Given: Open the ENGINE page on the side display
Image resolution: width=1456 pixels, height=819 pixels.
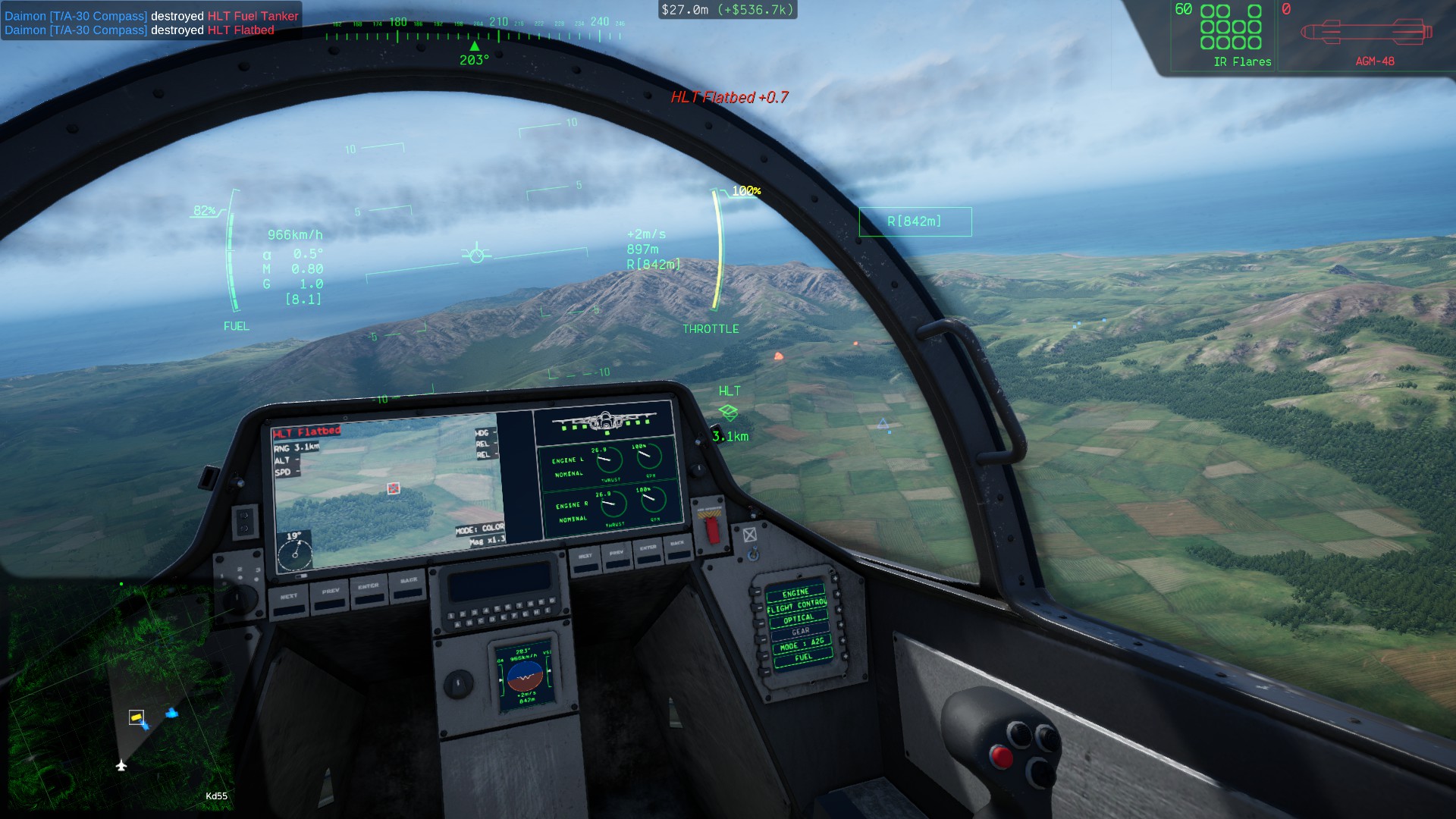Looking at the screenshot, I should tap(795, 593).
